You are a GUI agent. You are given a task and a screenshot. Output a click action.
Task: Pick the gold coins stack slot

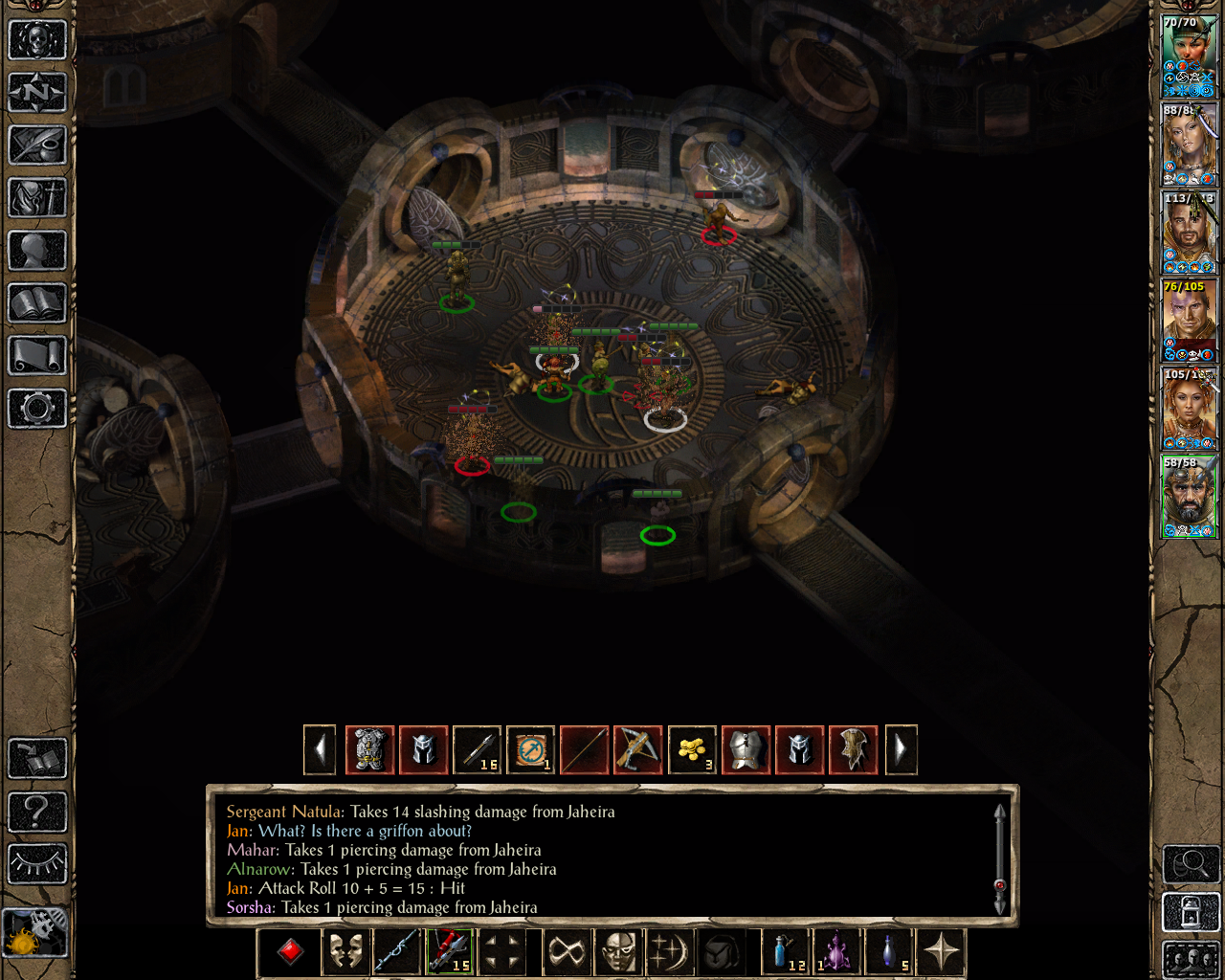[691, 749]
